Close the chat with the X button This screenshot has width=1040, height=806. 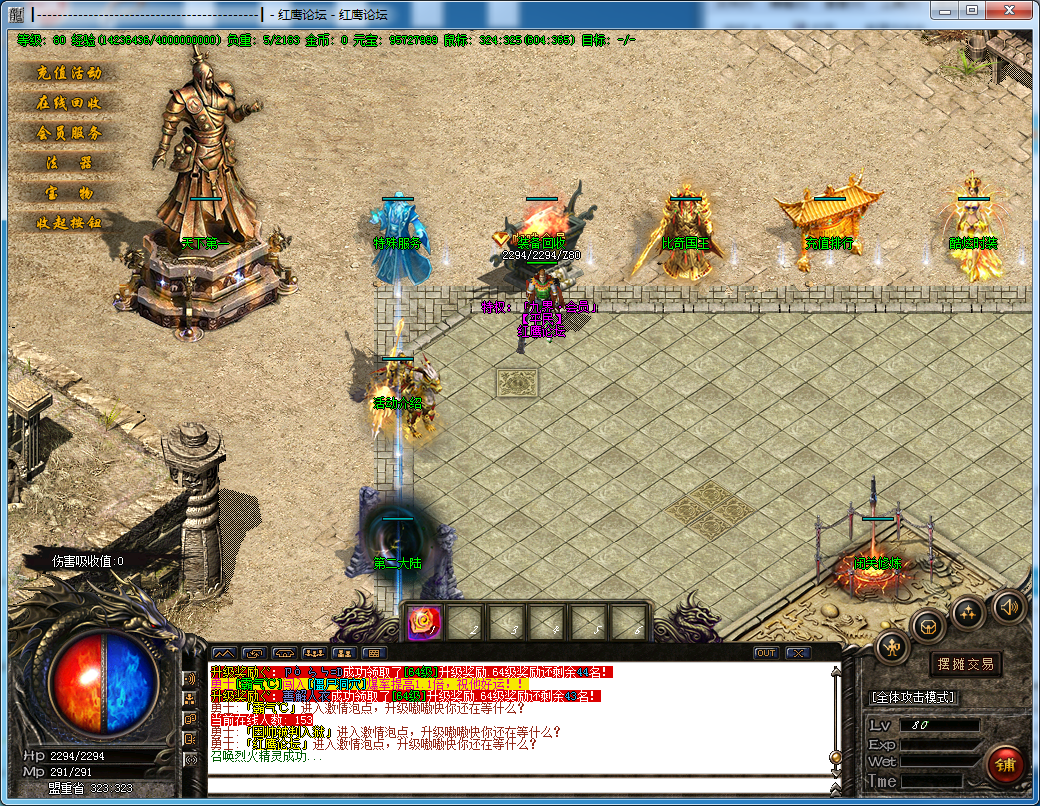[797, 653]
